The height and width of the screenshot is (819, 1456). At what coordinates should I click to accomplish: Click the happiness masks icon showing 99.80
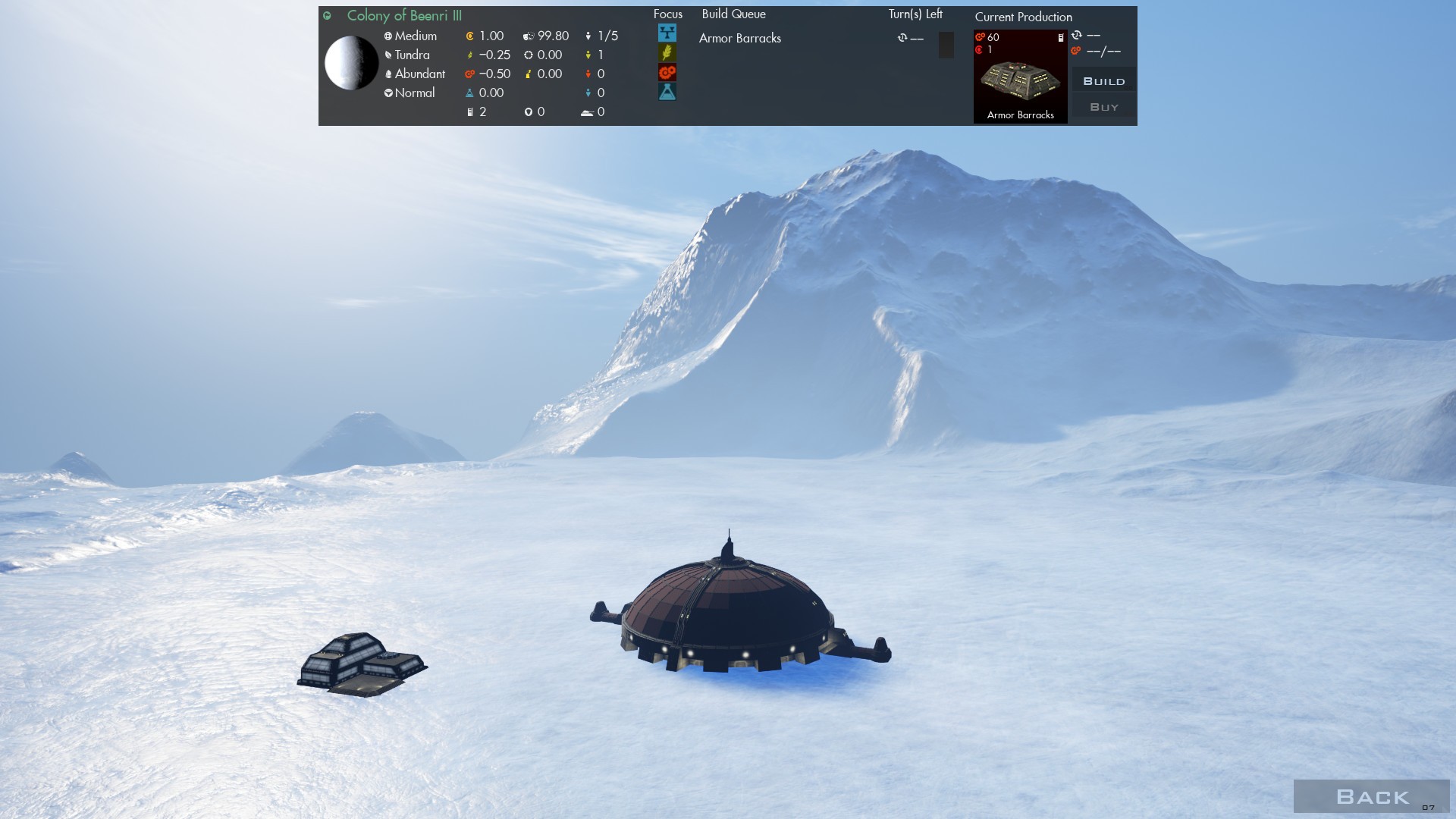[529, 36]
